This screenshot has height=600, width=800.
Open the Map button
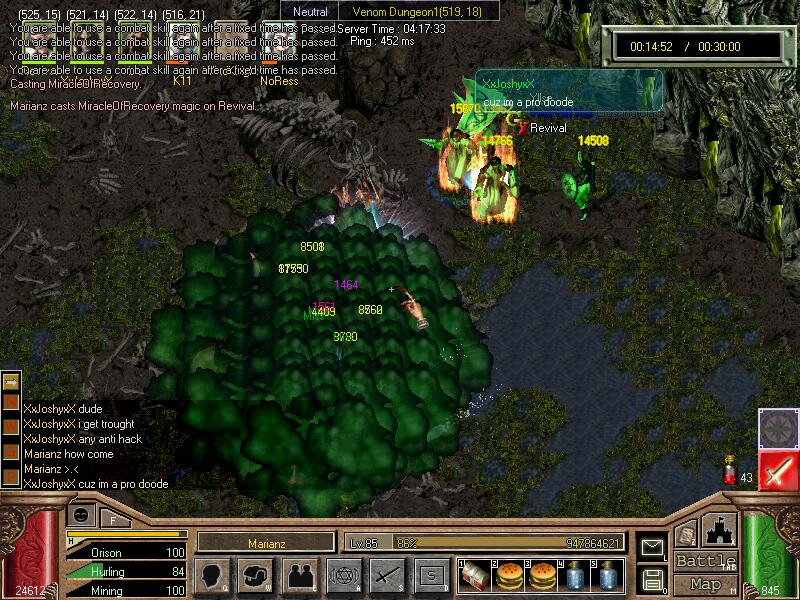point(705,584)
